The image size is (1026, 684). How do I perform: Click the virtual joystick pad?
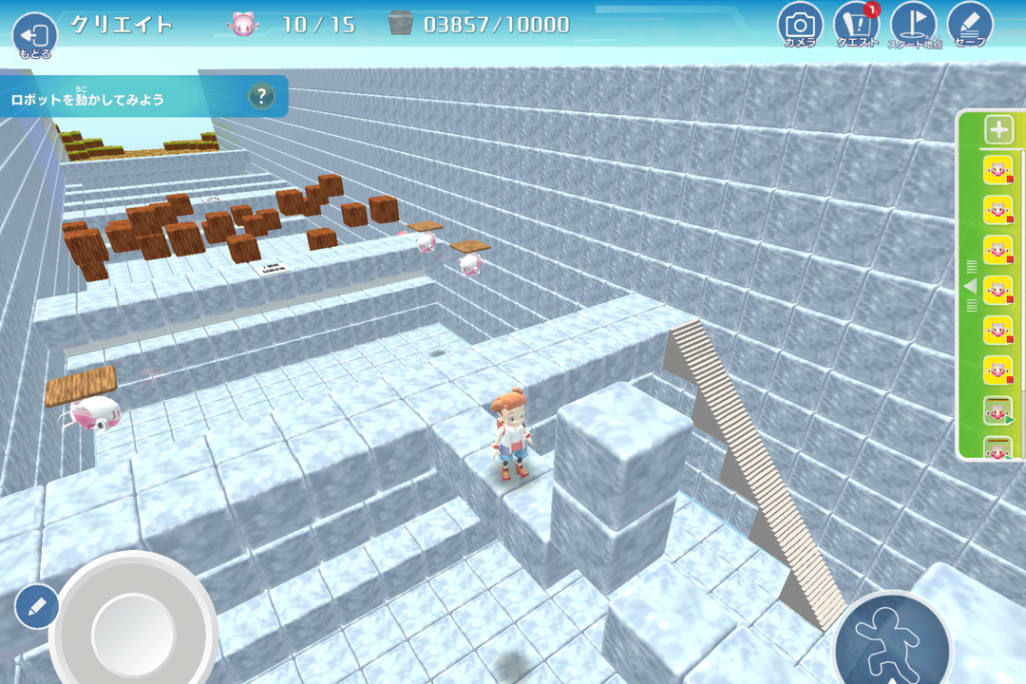pos(133,629)
